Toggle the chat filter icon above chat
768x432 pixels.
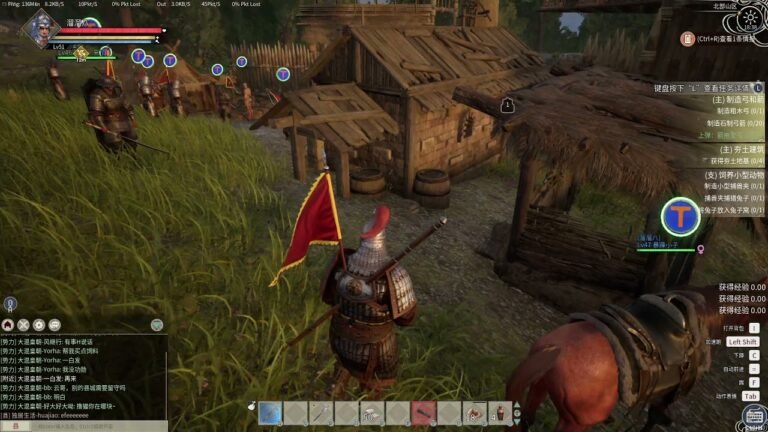point(157,325)
